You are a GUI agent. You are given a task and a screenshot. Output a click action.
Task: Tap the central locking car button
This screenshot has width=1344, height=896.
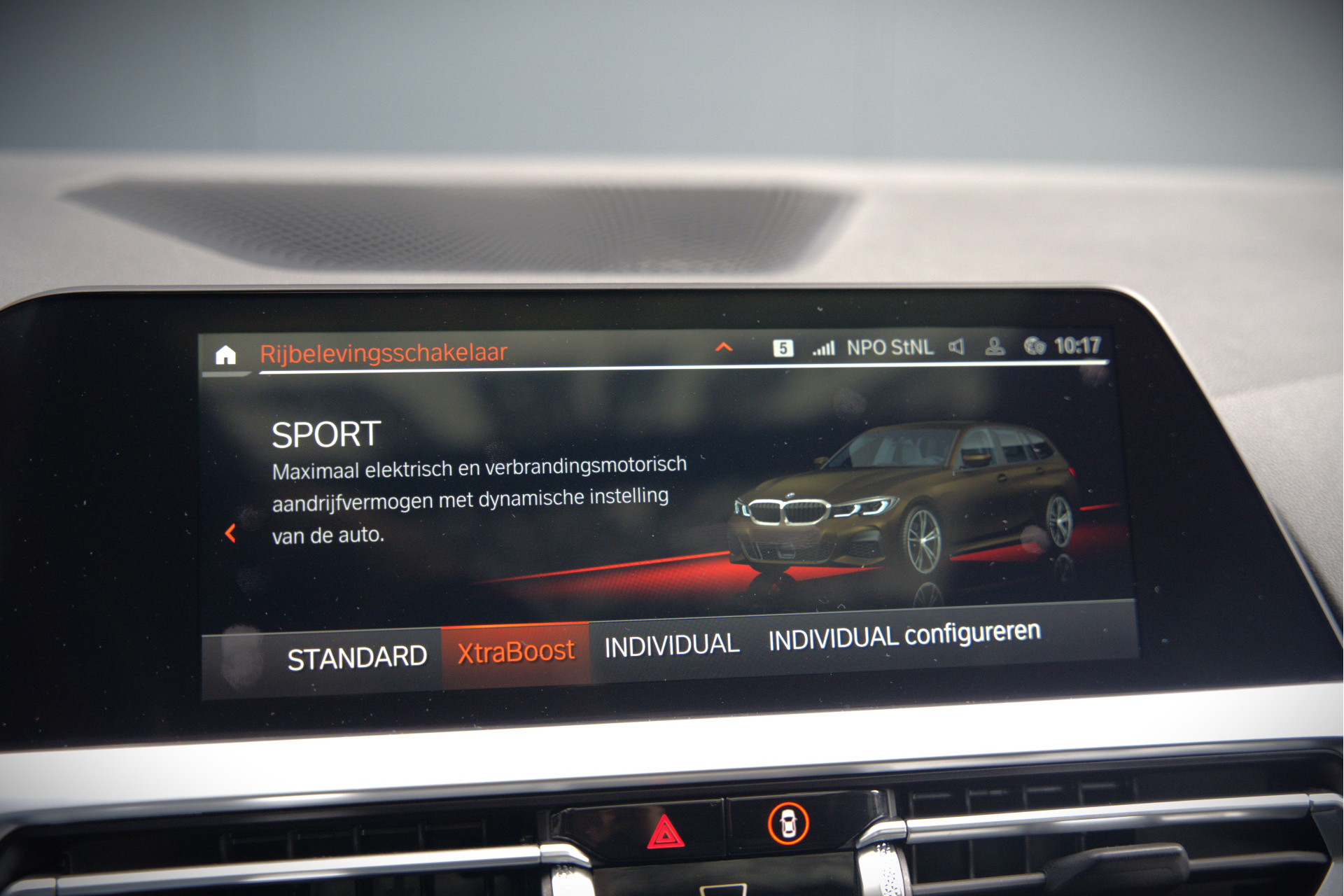point(788,823)
